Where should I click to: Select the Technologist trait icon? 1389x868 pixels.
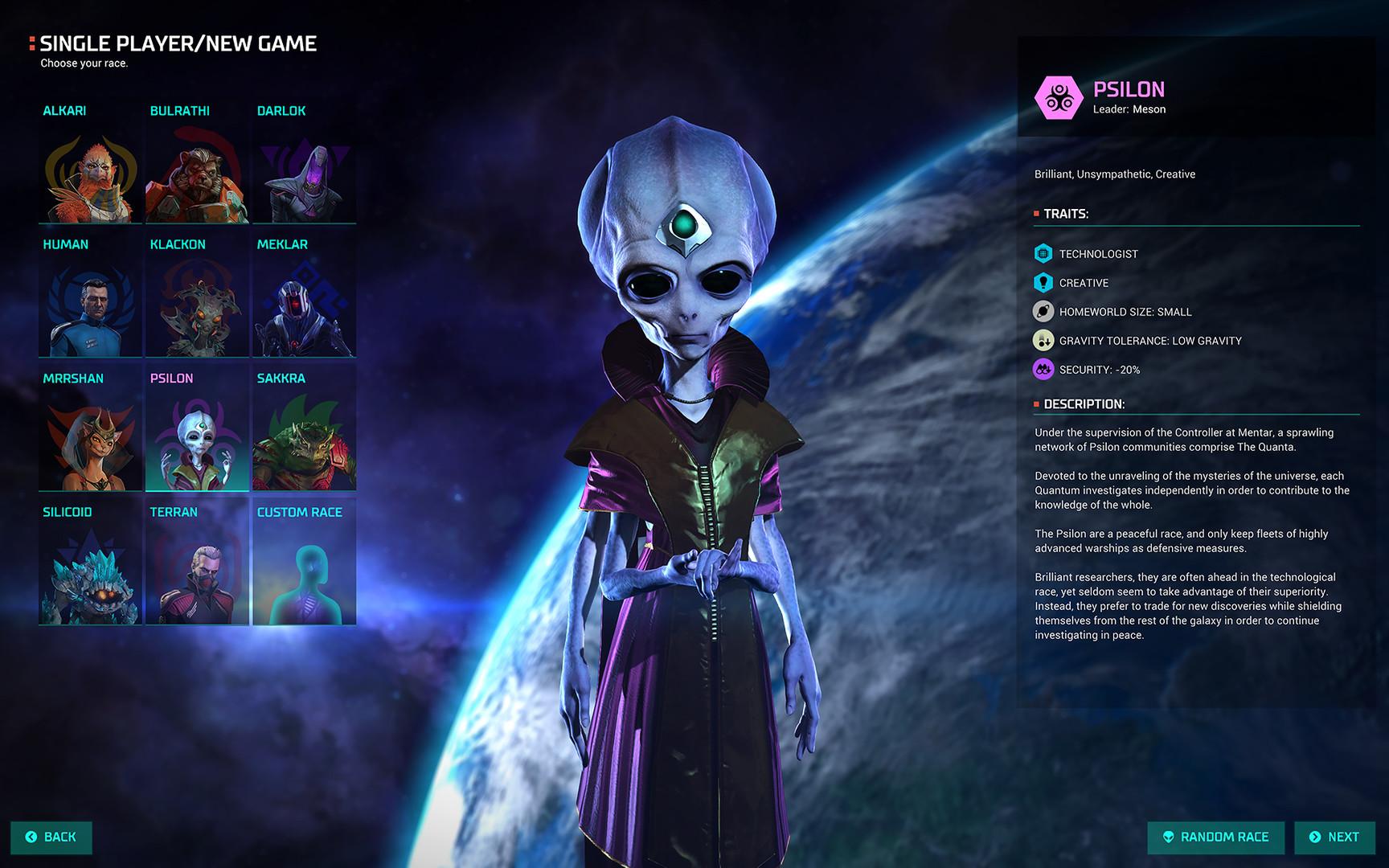tap(1043, 253)
